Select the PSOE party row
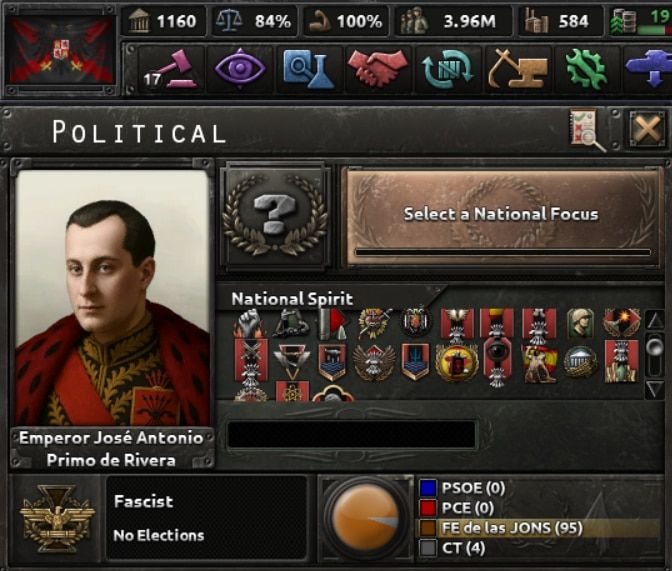672x571 pixels. 538,488
